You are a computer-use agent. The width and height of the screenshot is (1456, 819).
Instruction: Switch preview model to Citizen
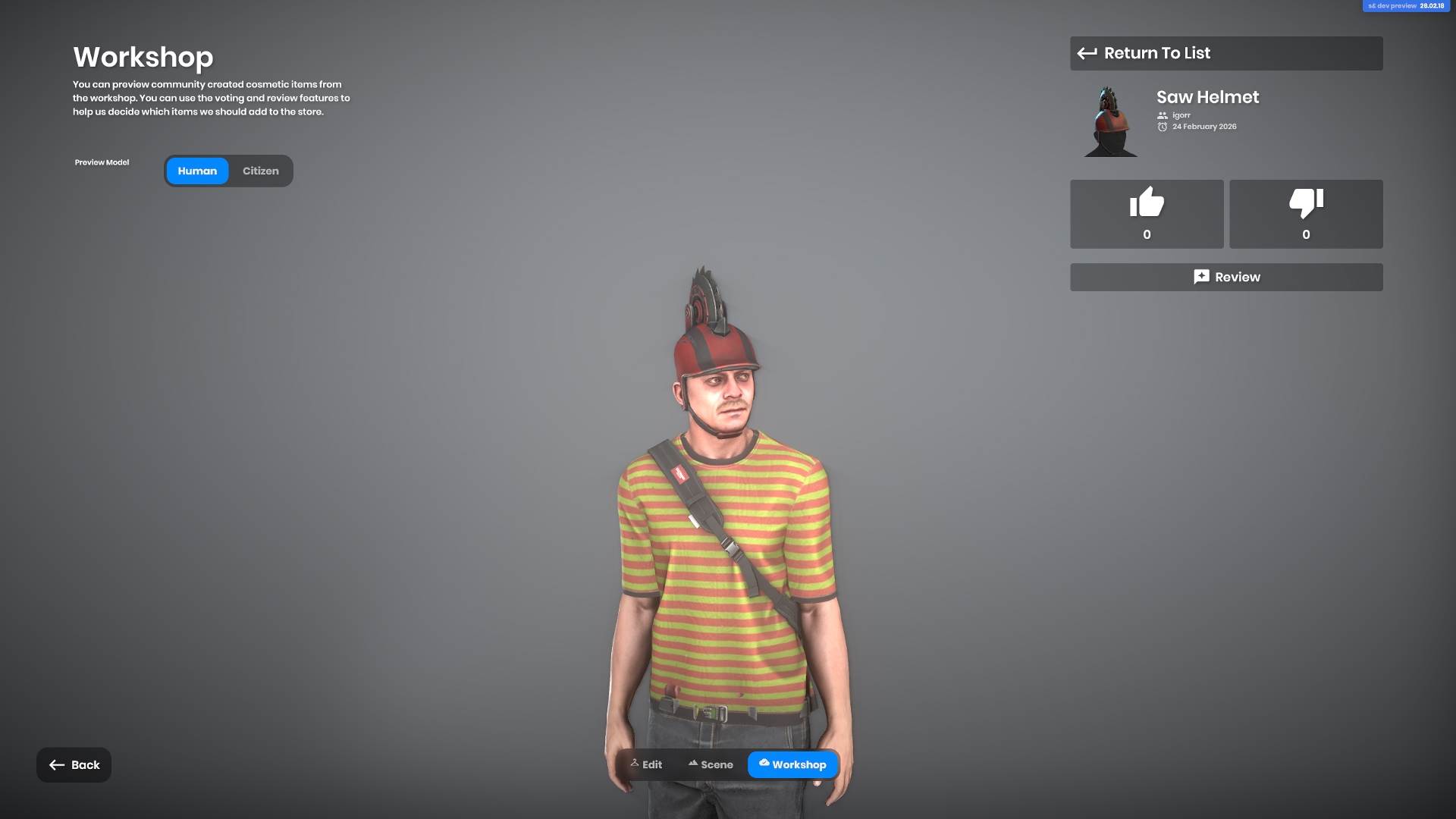pyautogui.click(x=260, y=171)
